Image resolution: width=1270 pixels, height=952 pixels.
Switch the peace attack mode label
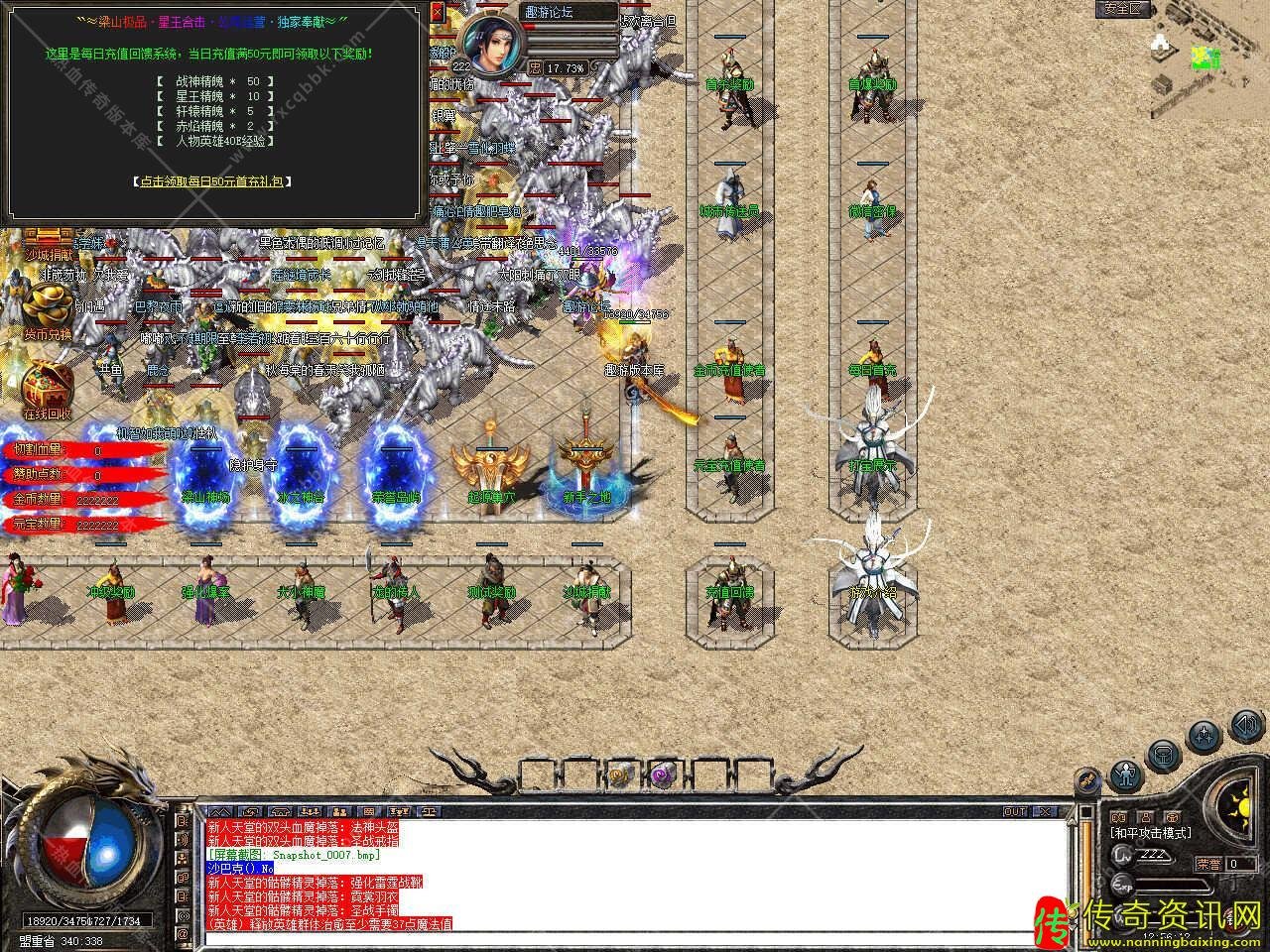point(1151,833)
